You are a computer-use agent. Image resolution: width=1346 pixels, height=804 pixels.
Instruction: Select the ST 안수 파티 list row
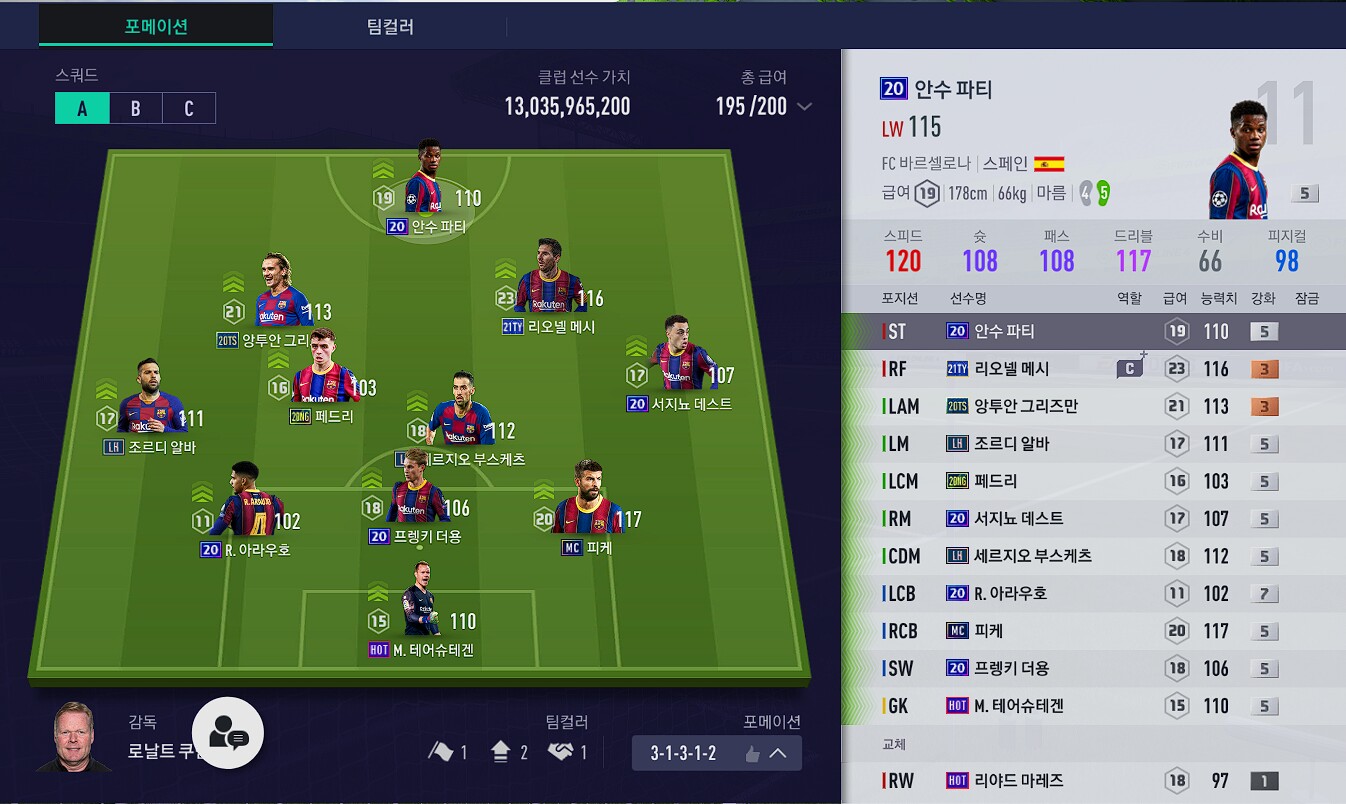point(1093,331)
